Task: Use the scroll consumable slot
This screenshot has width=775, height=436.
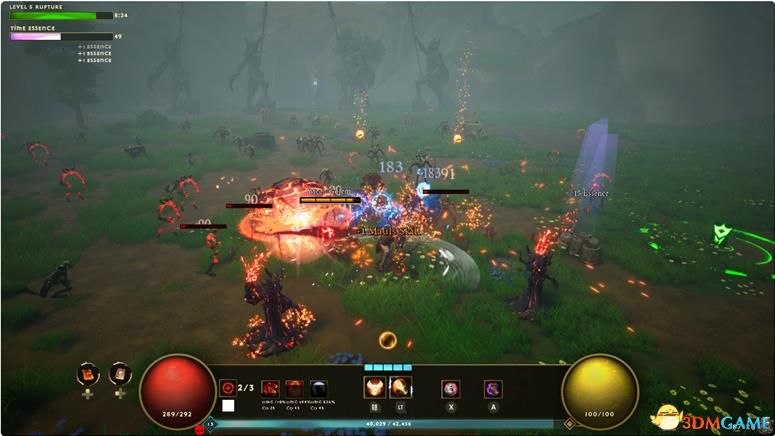Action: point(120,374)
